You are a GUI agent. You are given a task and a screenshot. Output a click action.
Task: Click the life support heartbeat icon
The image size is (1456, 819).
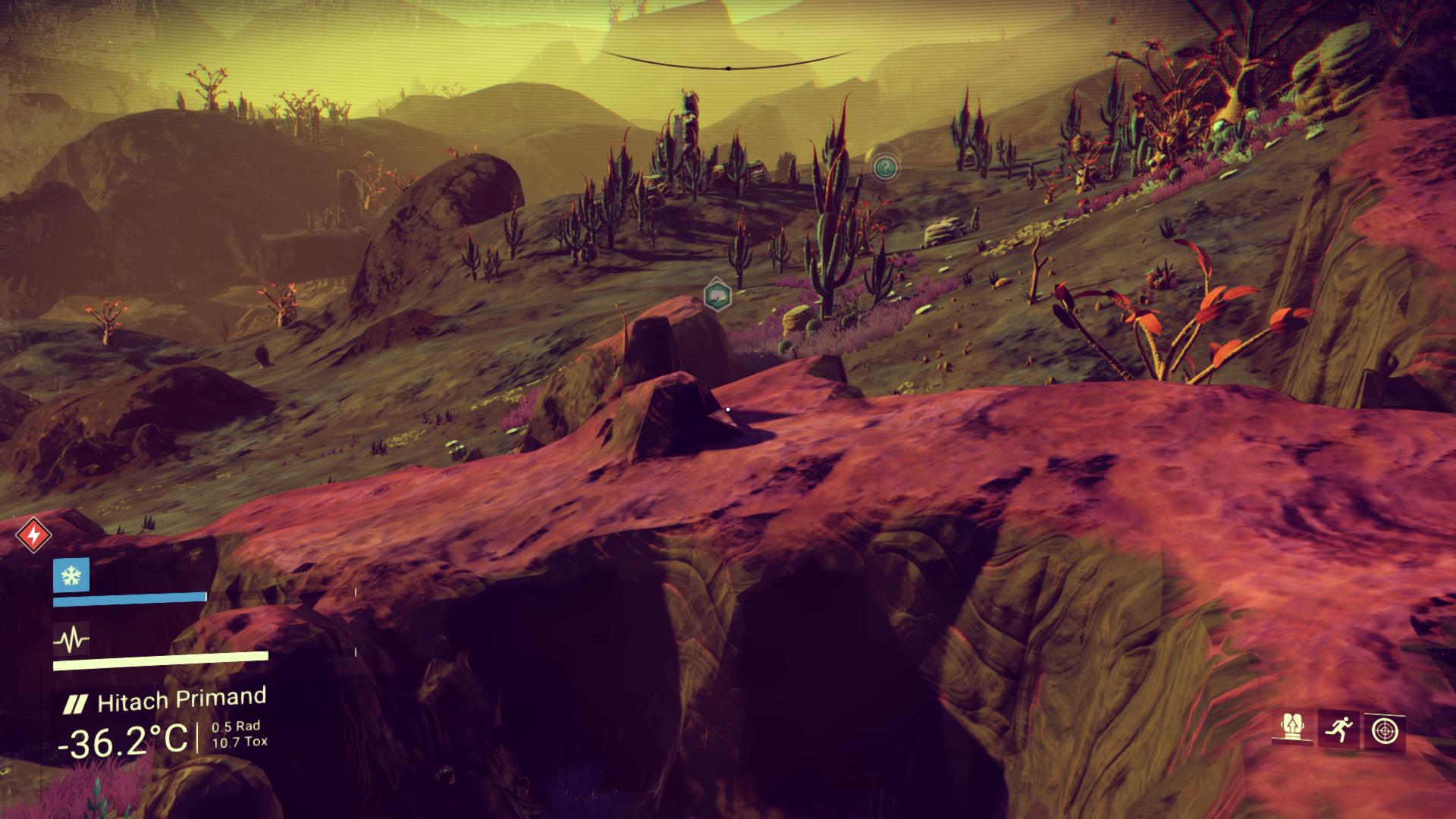coord(71,641)
